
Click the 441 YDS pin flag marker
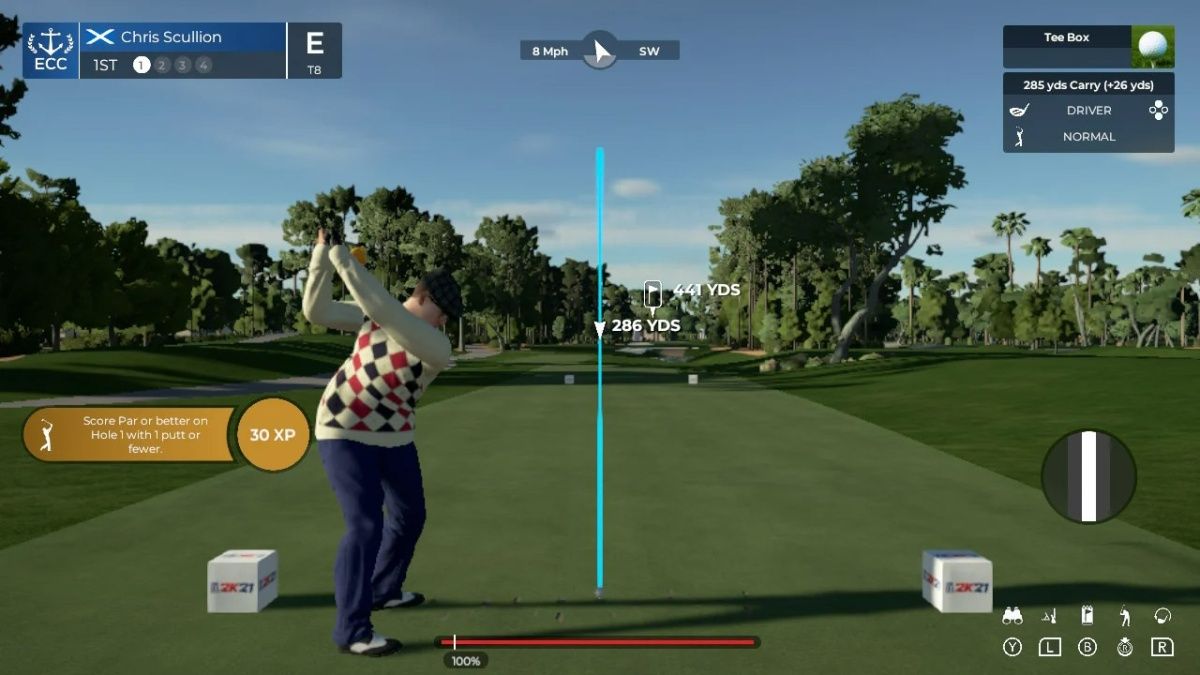pyautogui.click(x=653, y=292)
